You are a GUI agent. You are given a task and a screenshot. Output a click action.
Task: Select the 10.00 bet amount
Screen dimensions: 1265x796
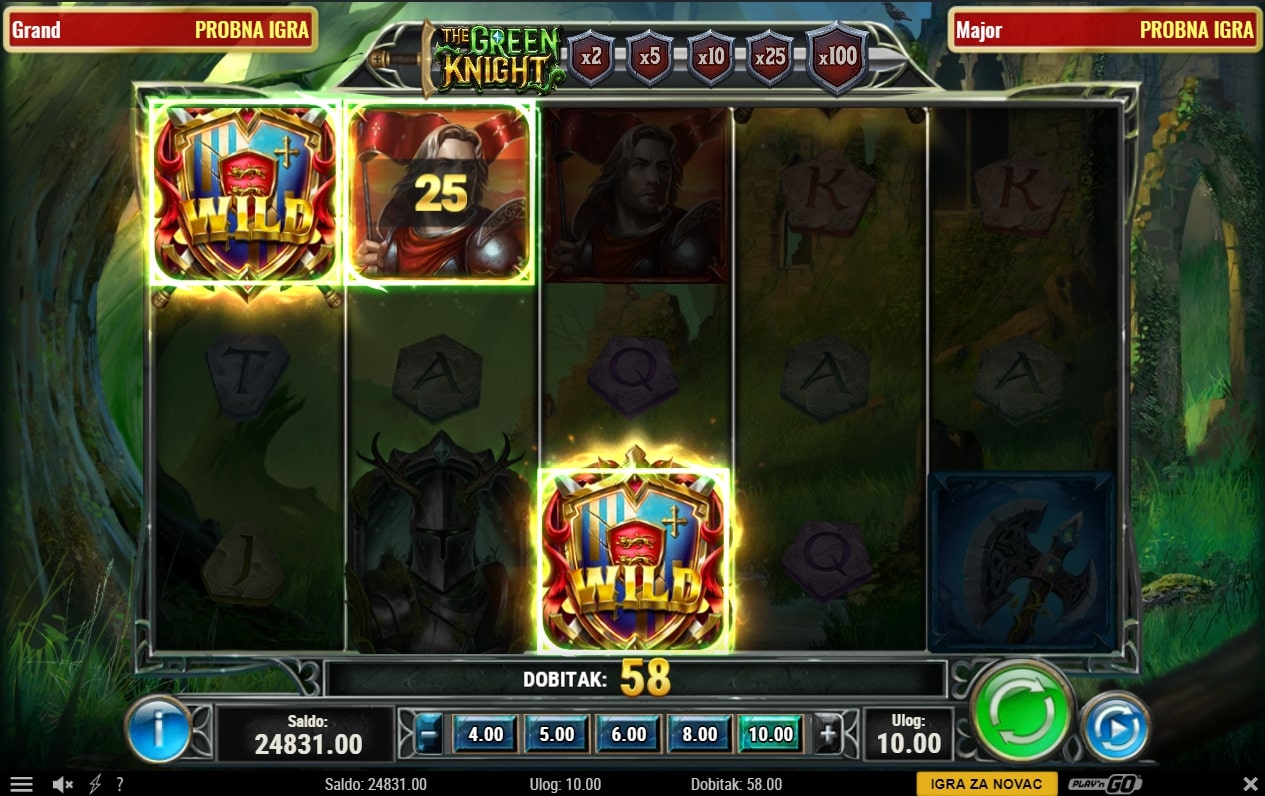(770, 734)
